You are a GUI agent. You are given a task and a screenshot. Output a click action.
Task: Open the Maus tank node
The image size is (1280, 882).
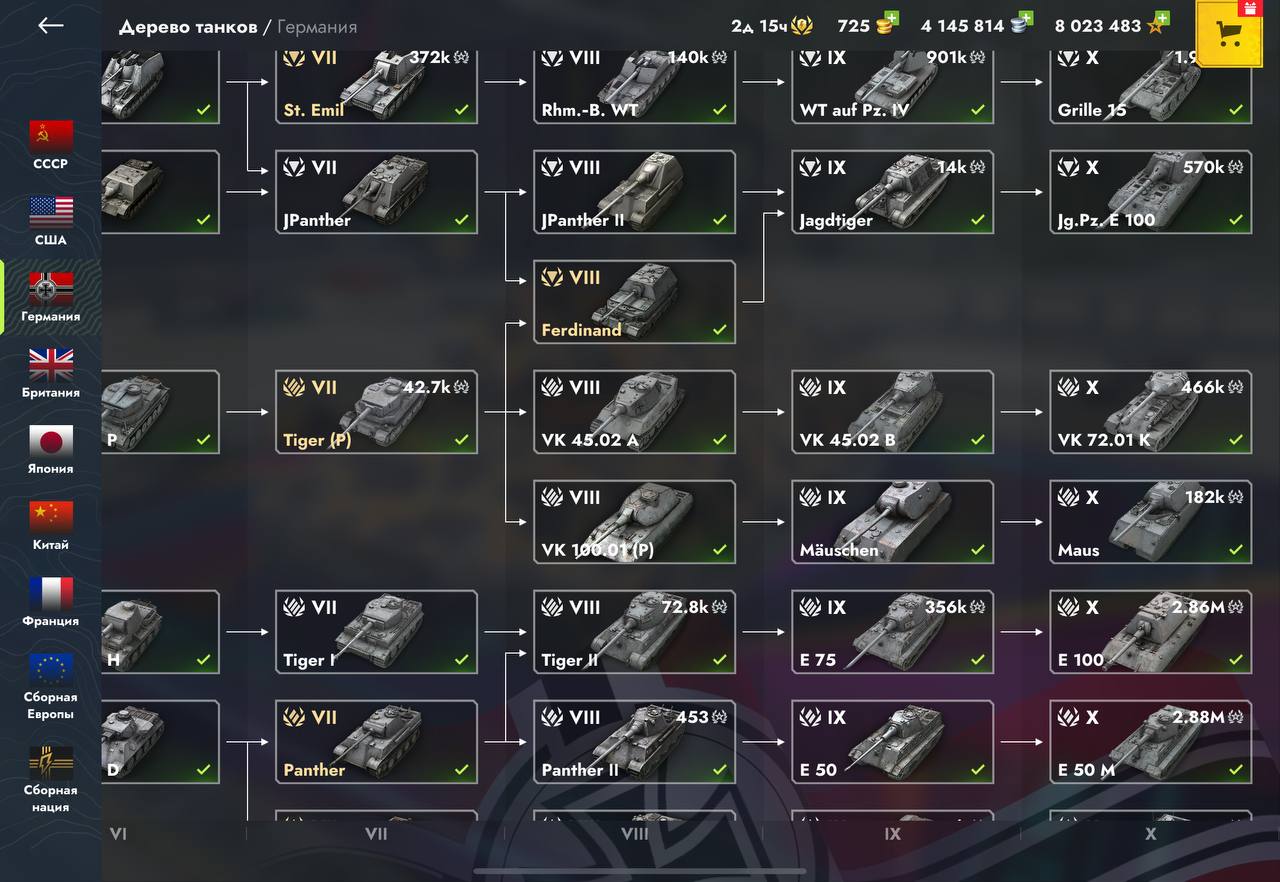[x=1150, y=522]
